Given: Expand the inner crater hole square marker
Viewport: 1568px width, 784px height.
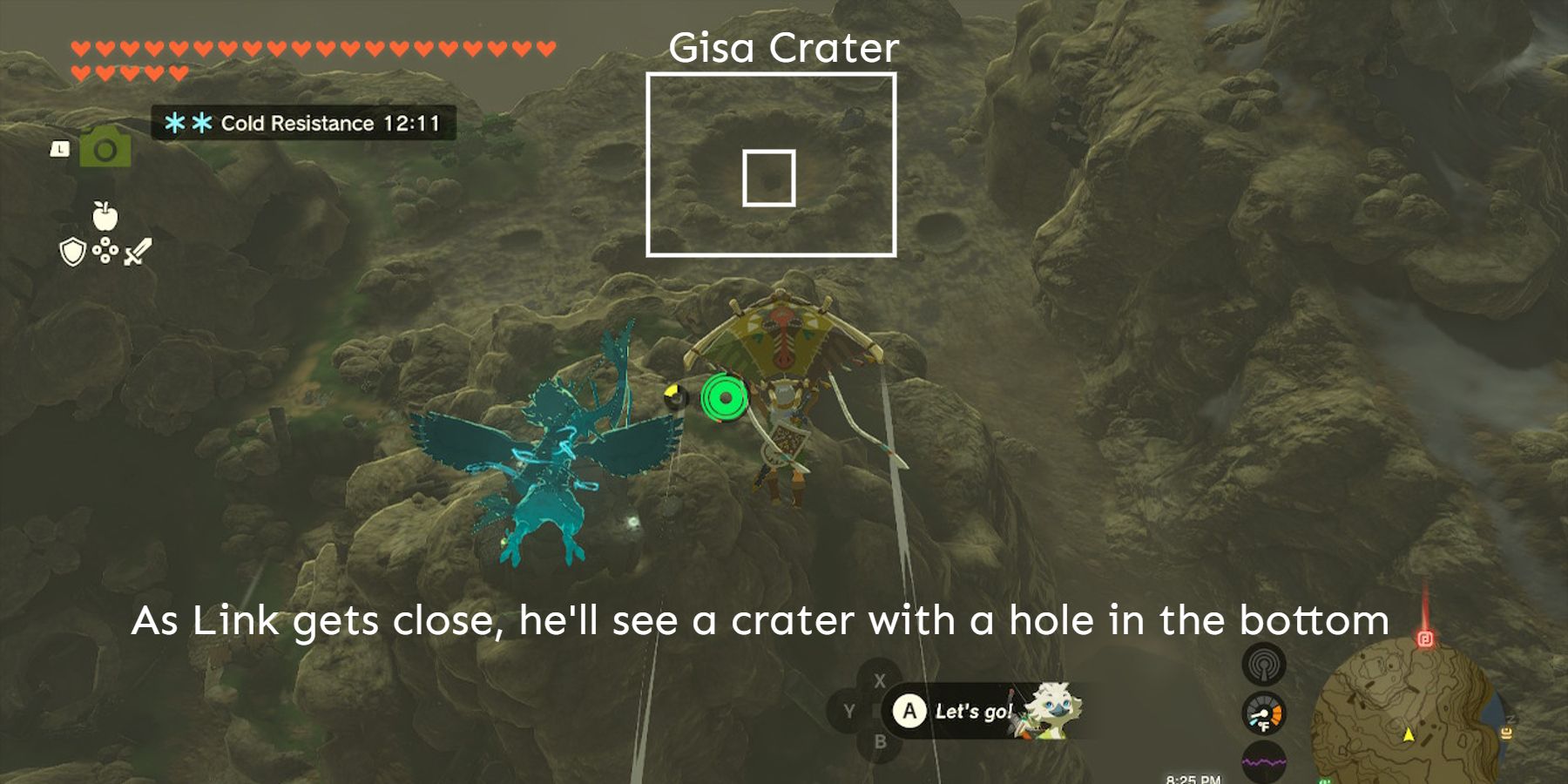Looking at the screenshot, I should coord(770,179).
